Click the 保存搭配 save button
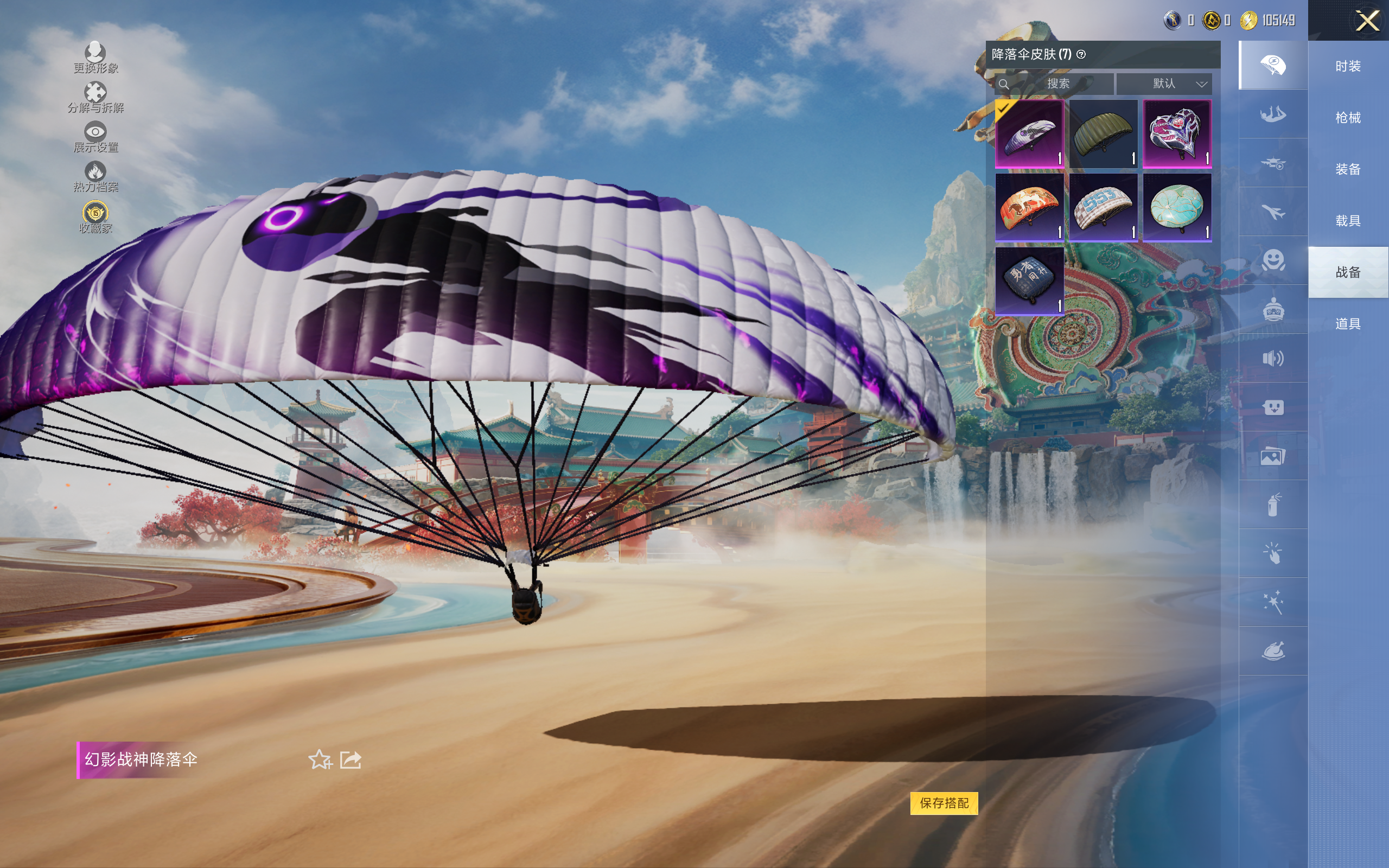This screenshot has width=1389, height=868. tap(944, 802)
